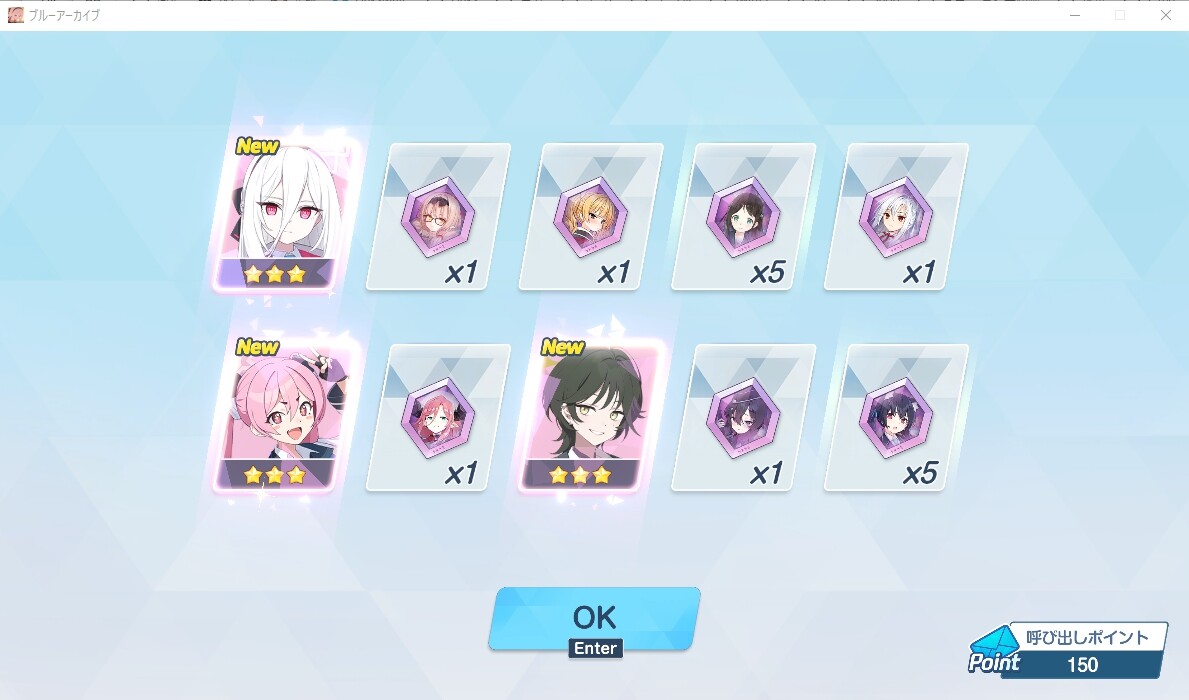1189x700 pixels.
Task: Confirm results with the OK button
Action: click(594, 618)
